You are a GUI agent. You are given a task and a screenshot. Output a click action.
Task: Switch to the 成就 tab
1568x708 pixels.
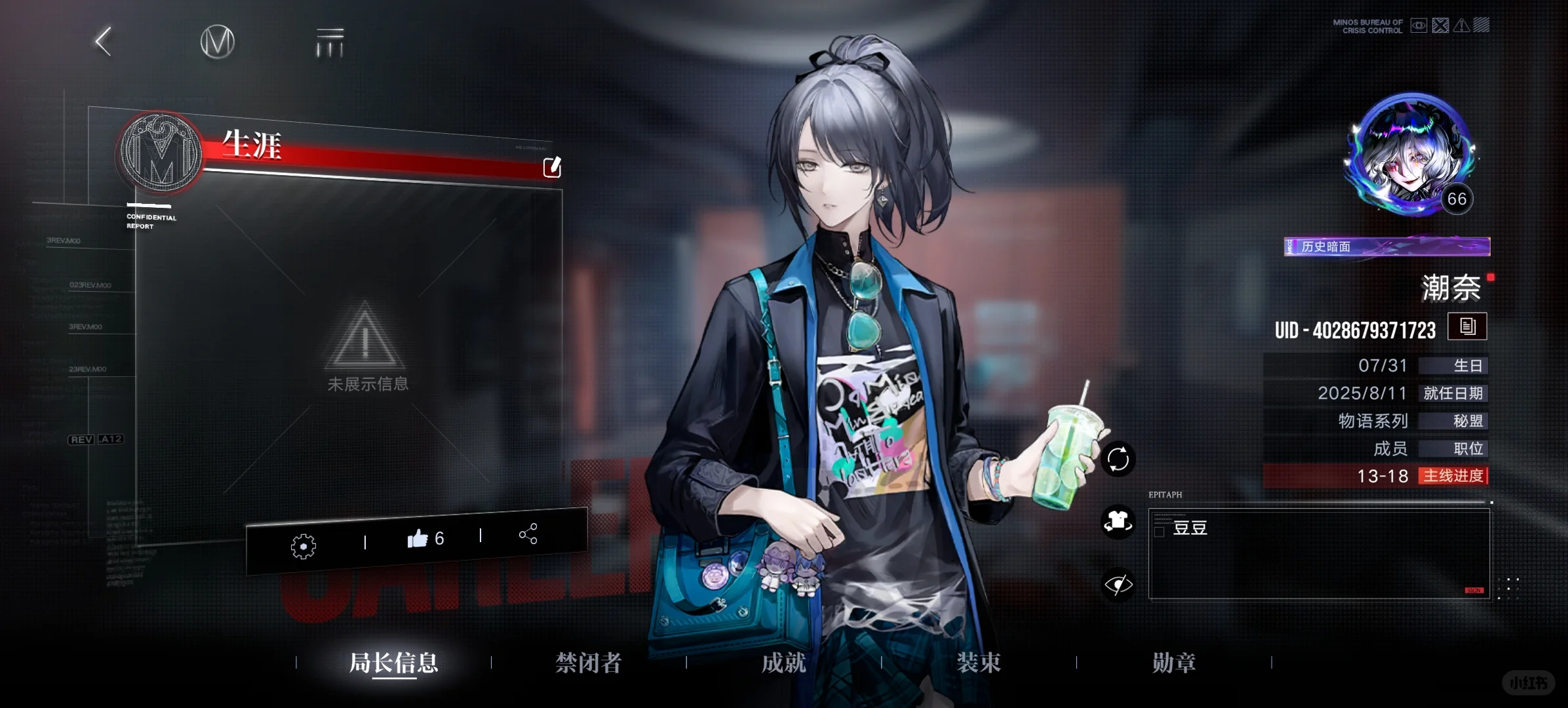[783, 663]
